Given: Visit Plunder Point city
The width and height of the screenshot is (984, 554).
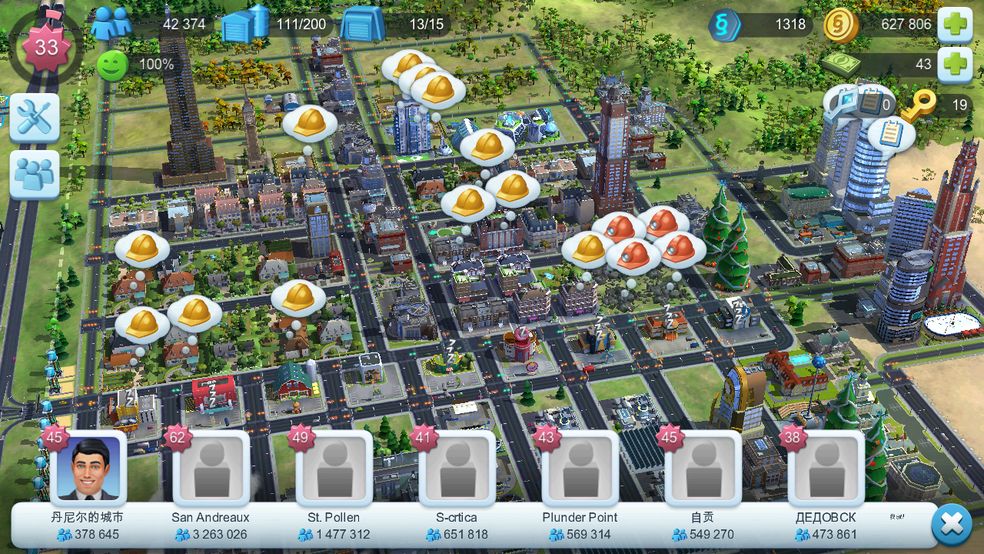Looking at the screenshot, I should (580, 469).
